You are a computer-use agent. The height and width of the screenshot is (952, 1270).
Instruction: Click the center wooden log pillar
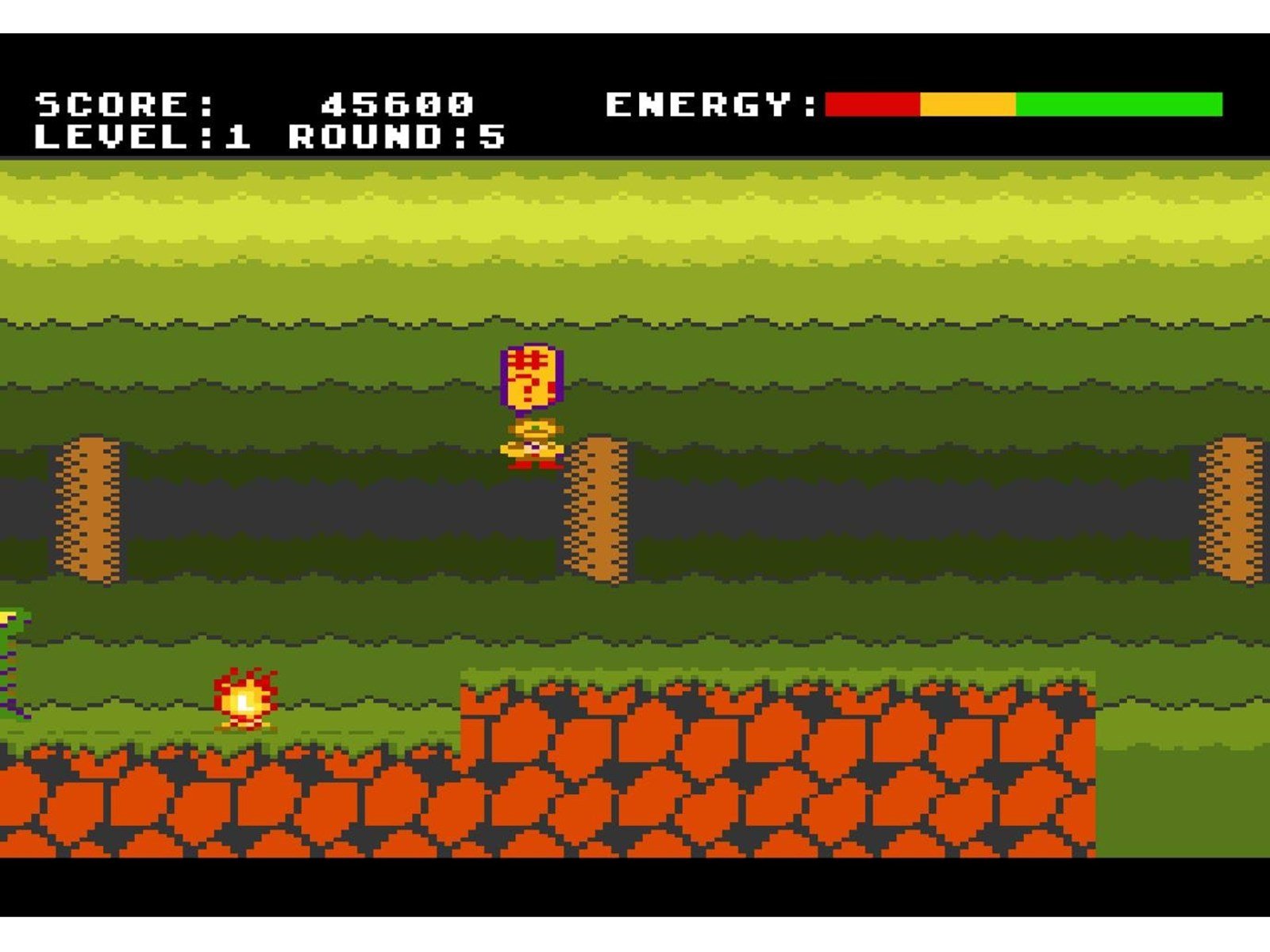coord(595,504)
